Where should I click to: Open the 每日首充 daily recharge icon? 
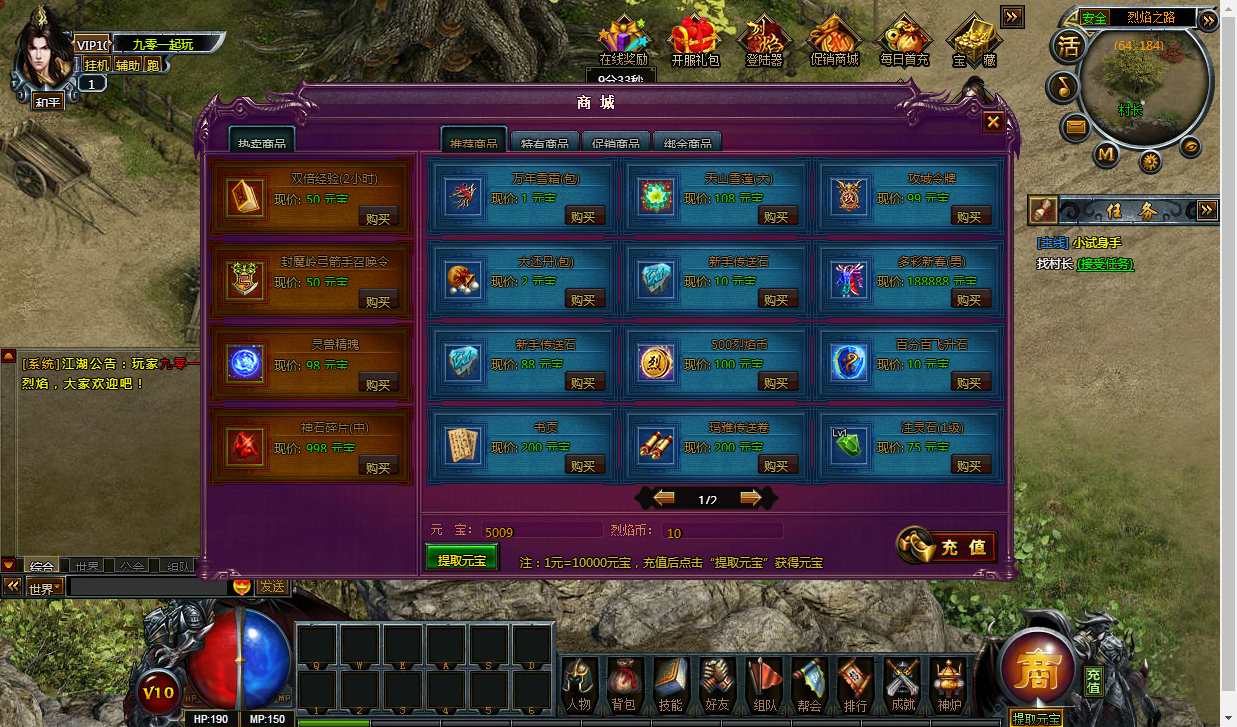(904, 41)
